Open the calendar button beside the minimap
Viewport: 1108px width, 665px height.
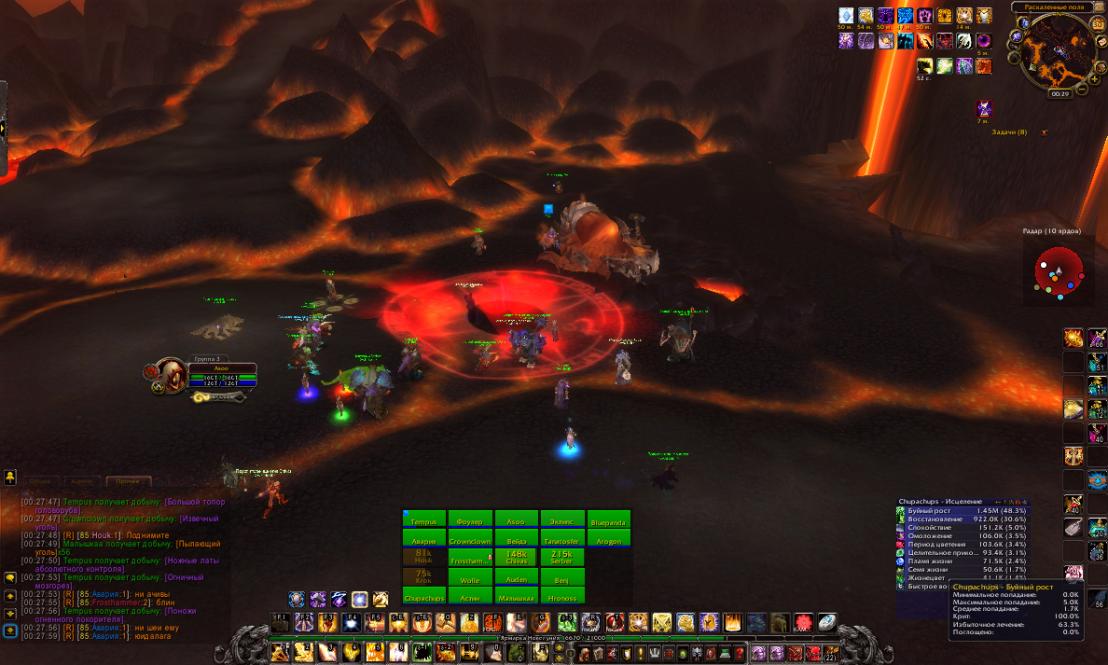click(1099, 23)
